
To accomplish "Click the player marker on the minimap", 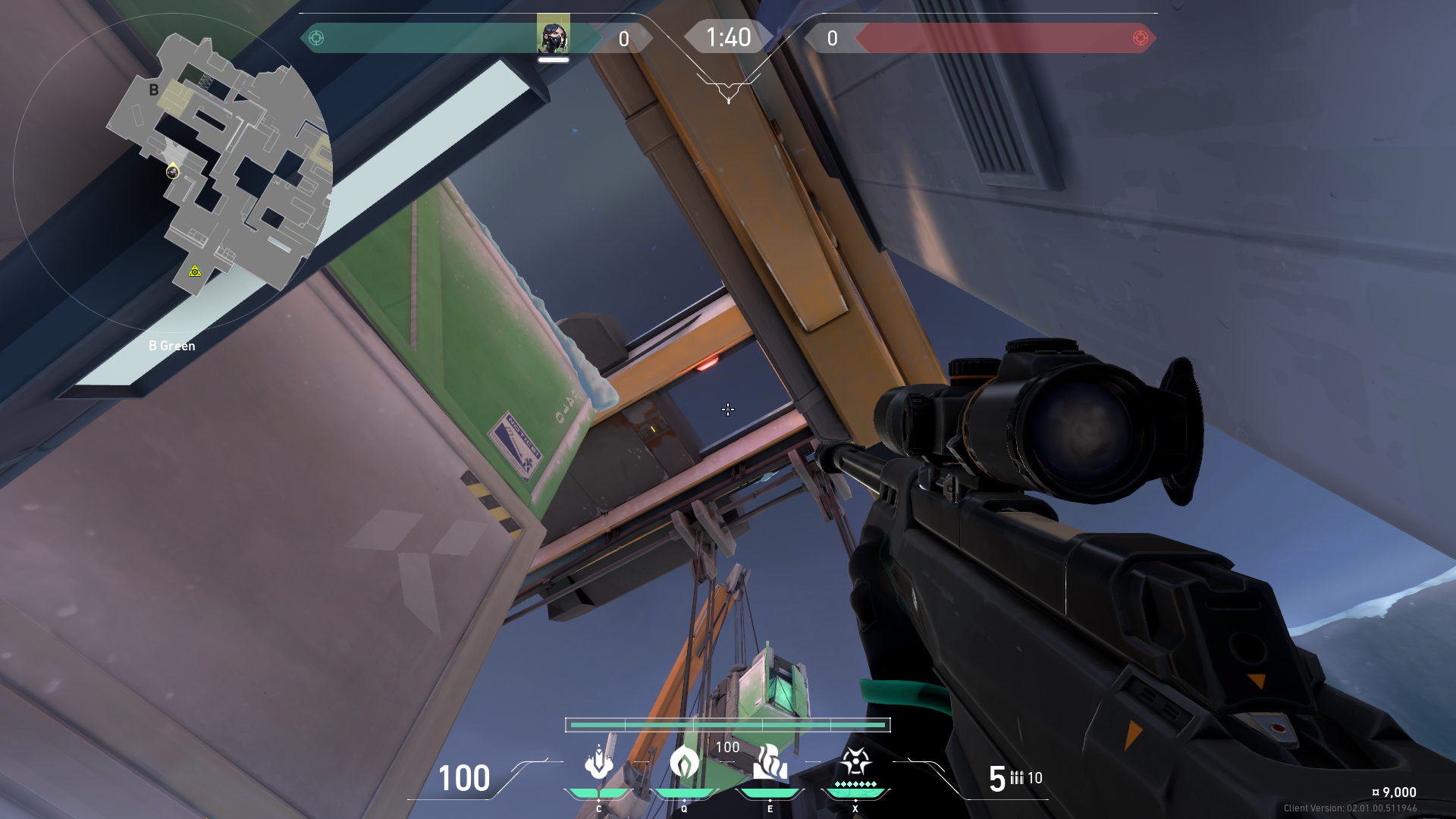I will pos(173,172).
